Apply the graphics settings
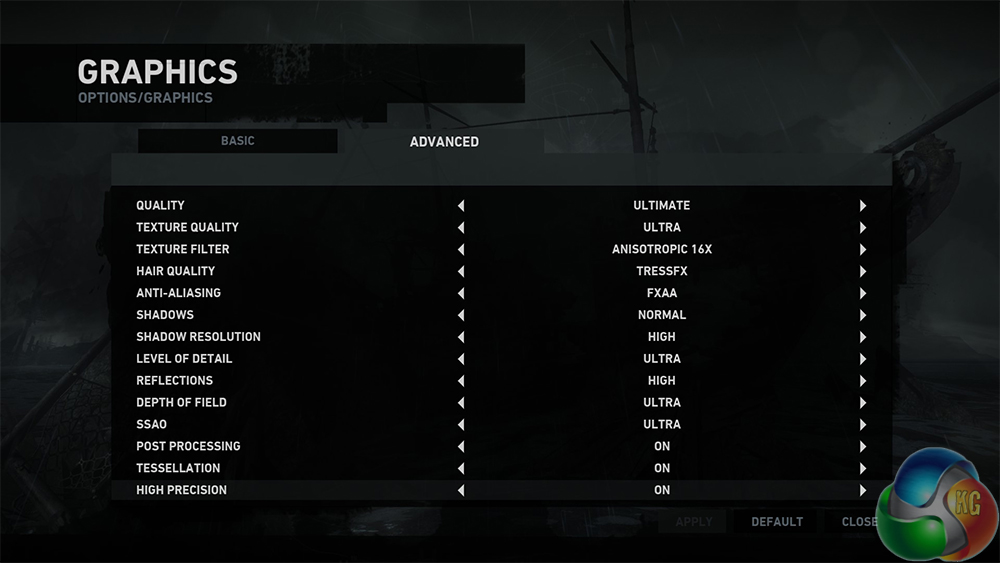Image resolution: width=1000 pixels, height=563 pixels. tap(694, 521)
